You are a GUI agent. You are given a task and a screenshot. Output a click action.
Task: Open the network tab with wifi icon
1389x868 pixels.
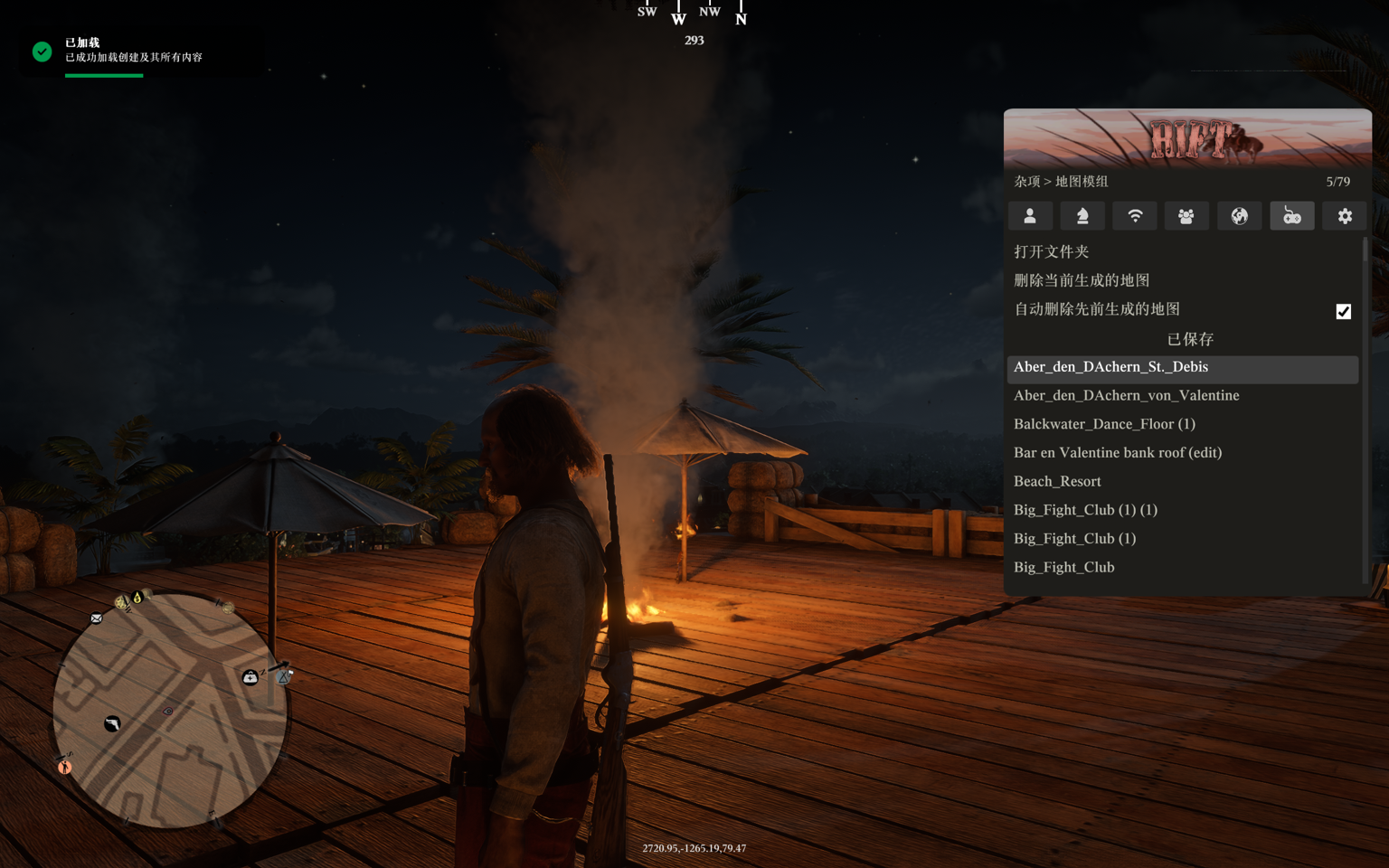[1135, 216]
